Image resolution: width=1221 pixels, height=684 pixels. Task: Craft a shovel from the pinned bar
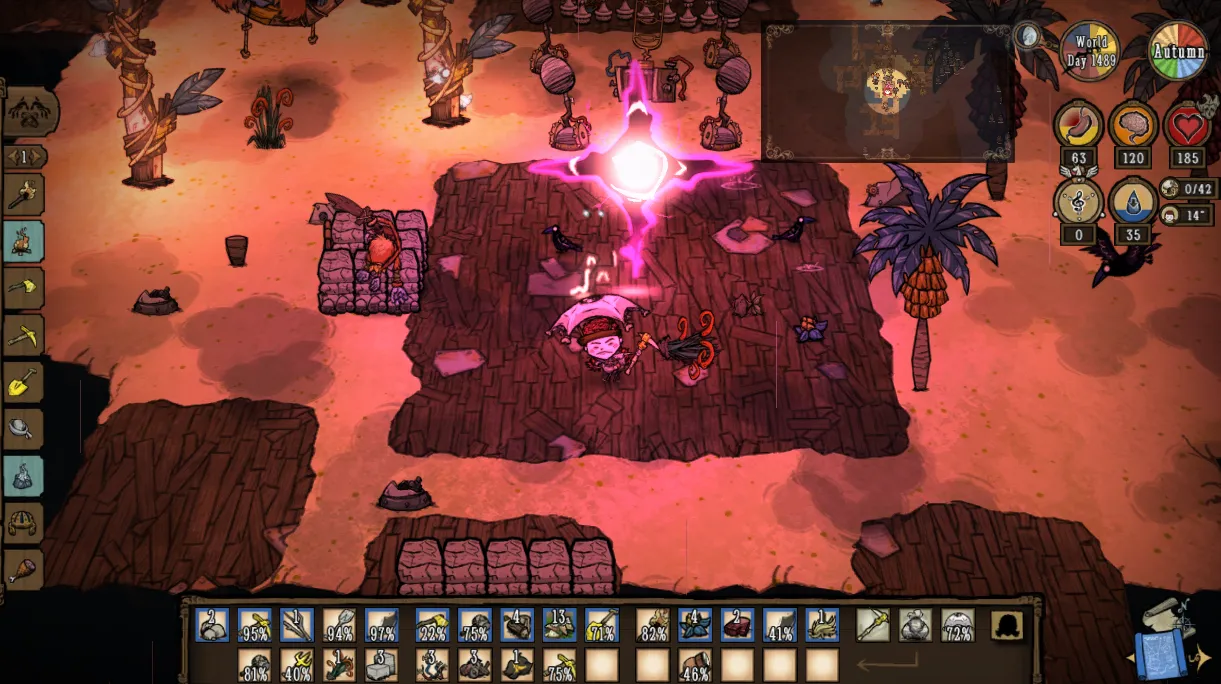tap(23, 382)
